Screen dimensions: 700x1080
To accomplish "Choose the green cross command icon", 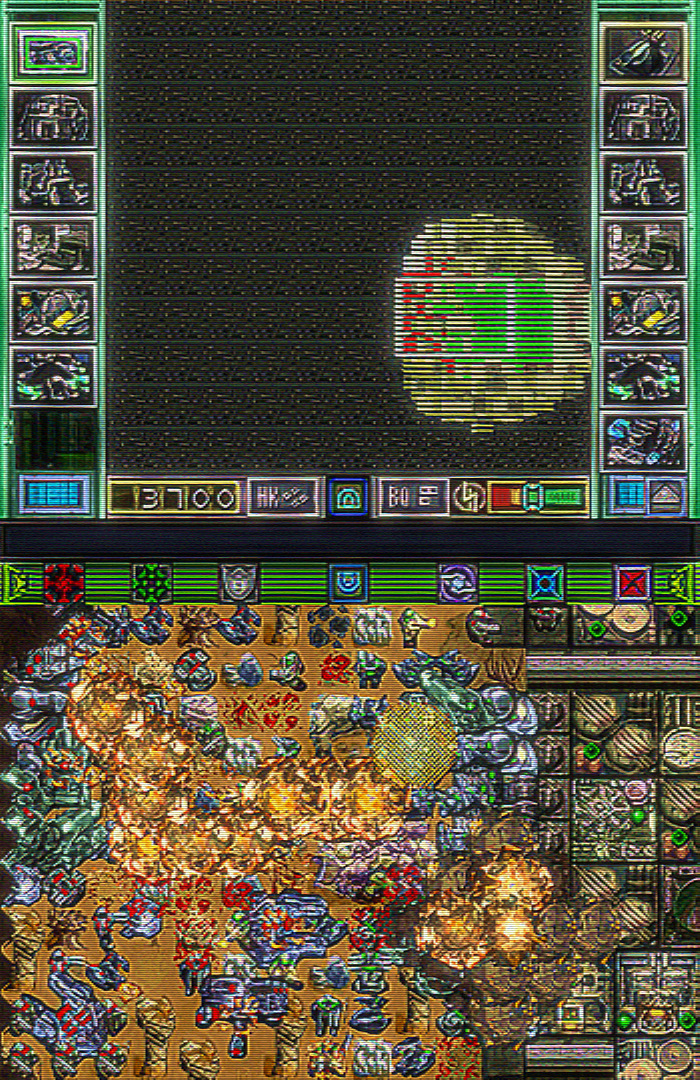I will coord(152,582).
